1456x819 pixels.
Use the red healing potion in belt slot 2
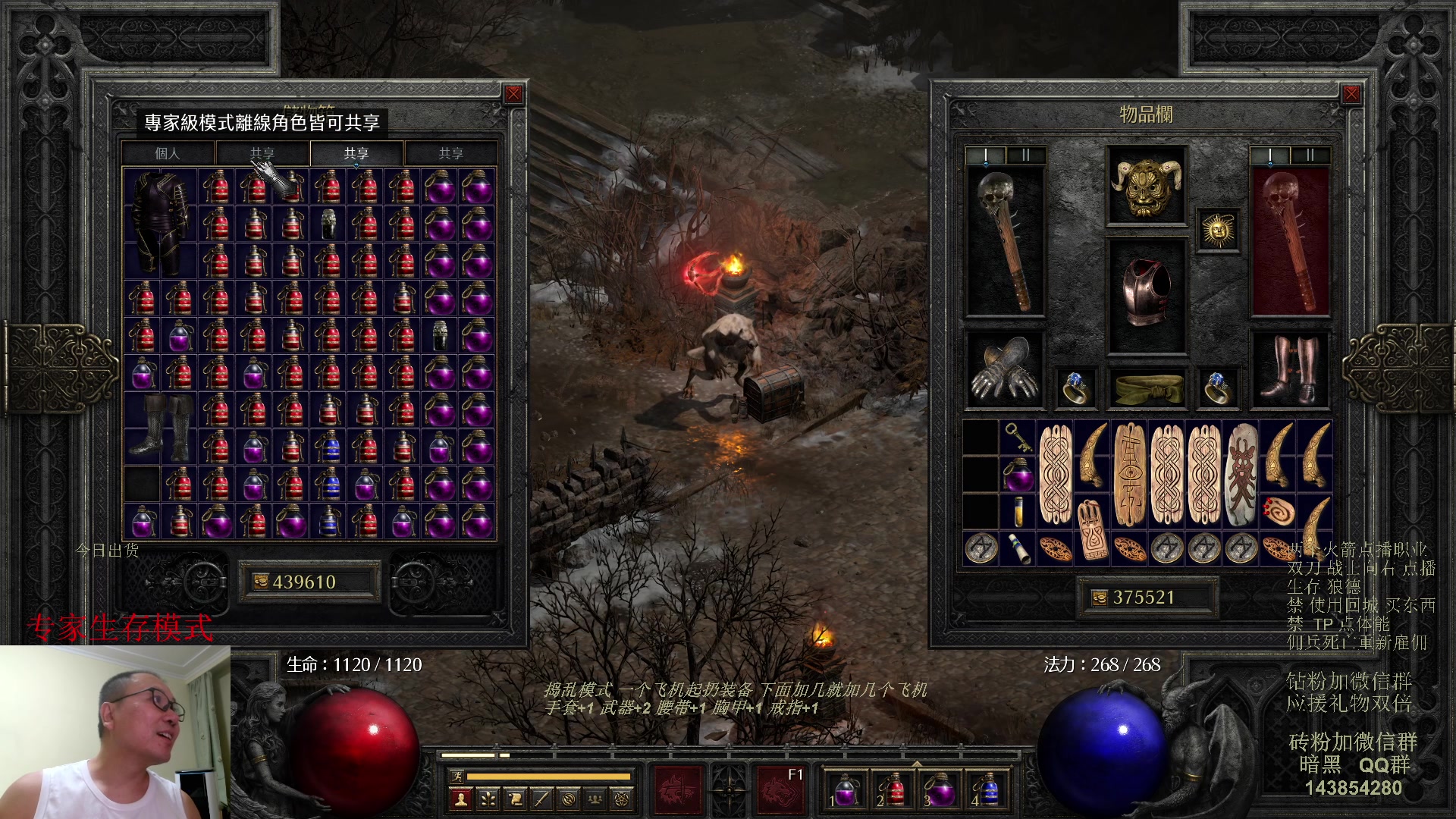(893, 790)
